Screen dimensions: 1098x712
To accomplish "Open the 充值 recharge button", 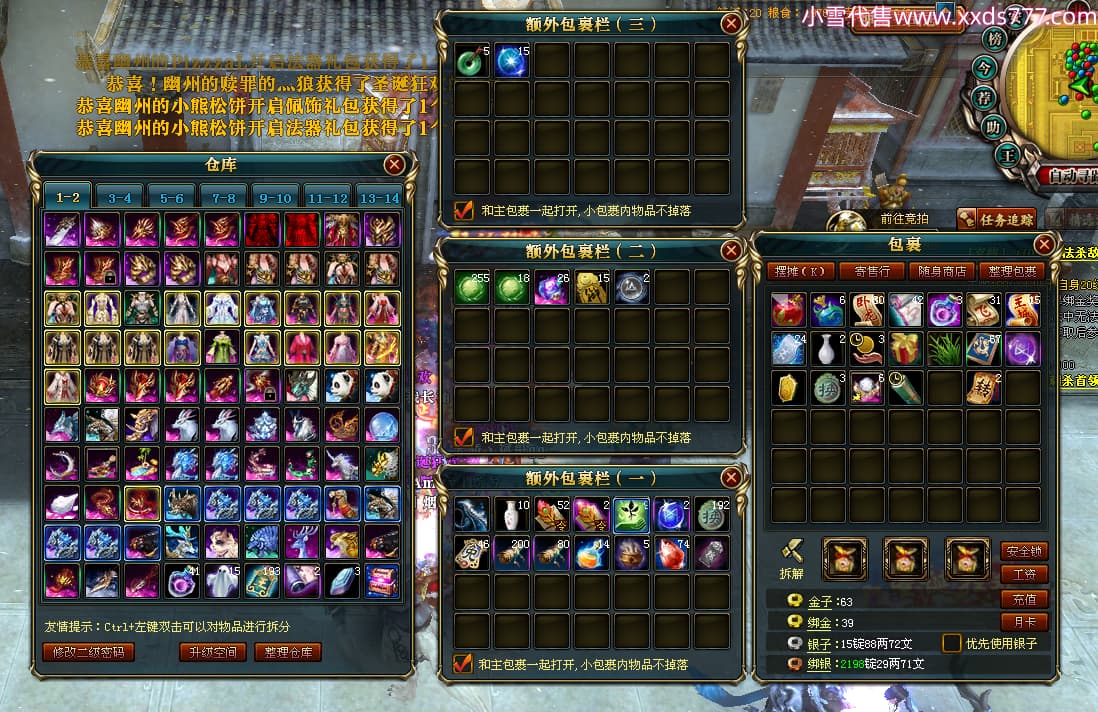I will 1024,599.
